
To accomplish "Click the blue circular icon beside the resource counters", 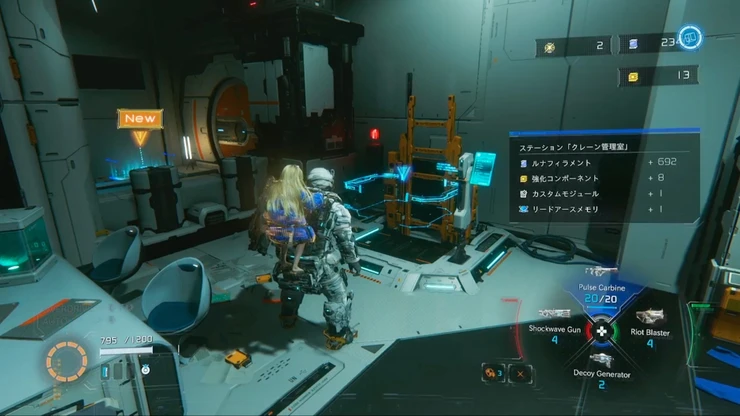I will tap(692, 38).
